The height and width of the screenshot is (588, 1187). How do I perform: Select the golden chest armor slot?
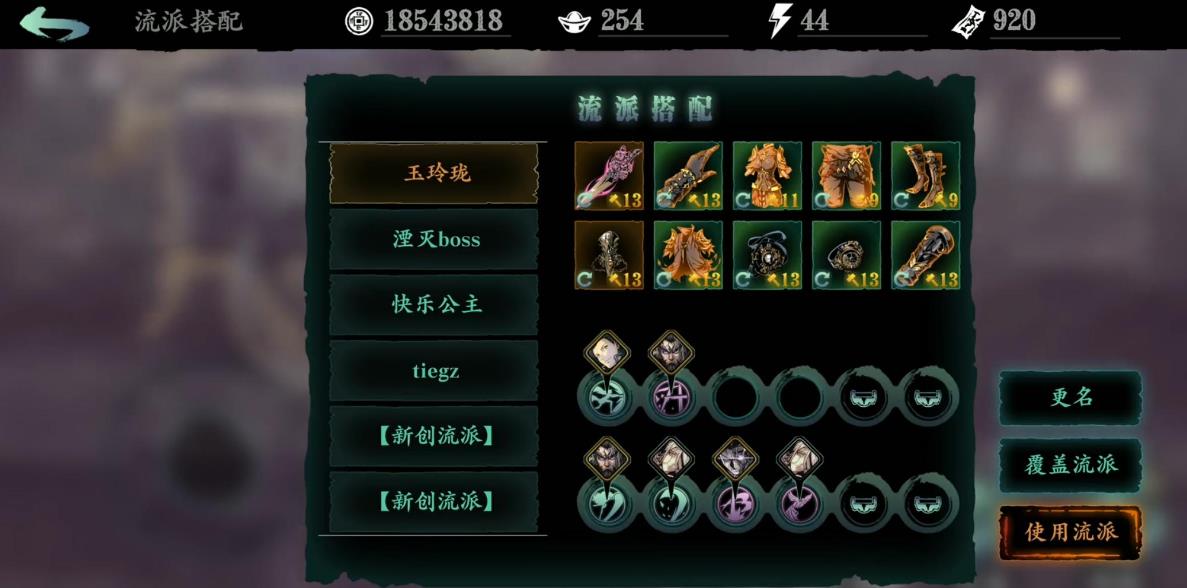pos(767,175)
